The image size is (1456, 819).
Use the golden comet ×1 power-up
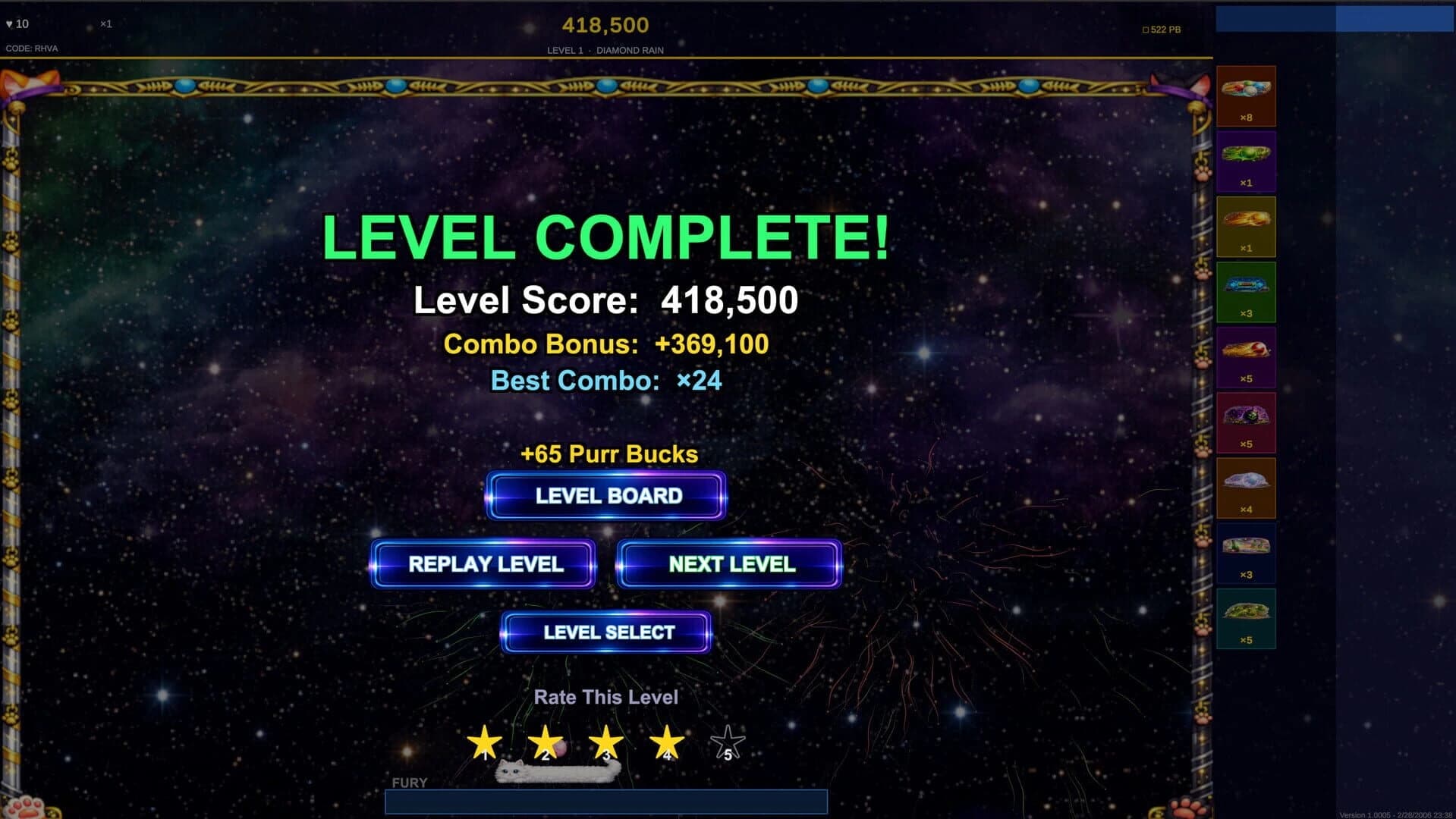pos(1245,225)
